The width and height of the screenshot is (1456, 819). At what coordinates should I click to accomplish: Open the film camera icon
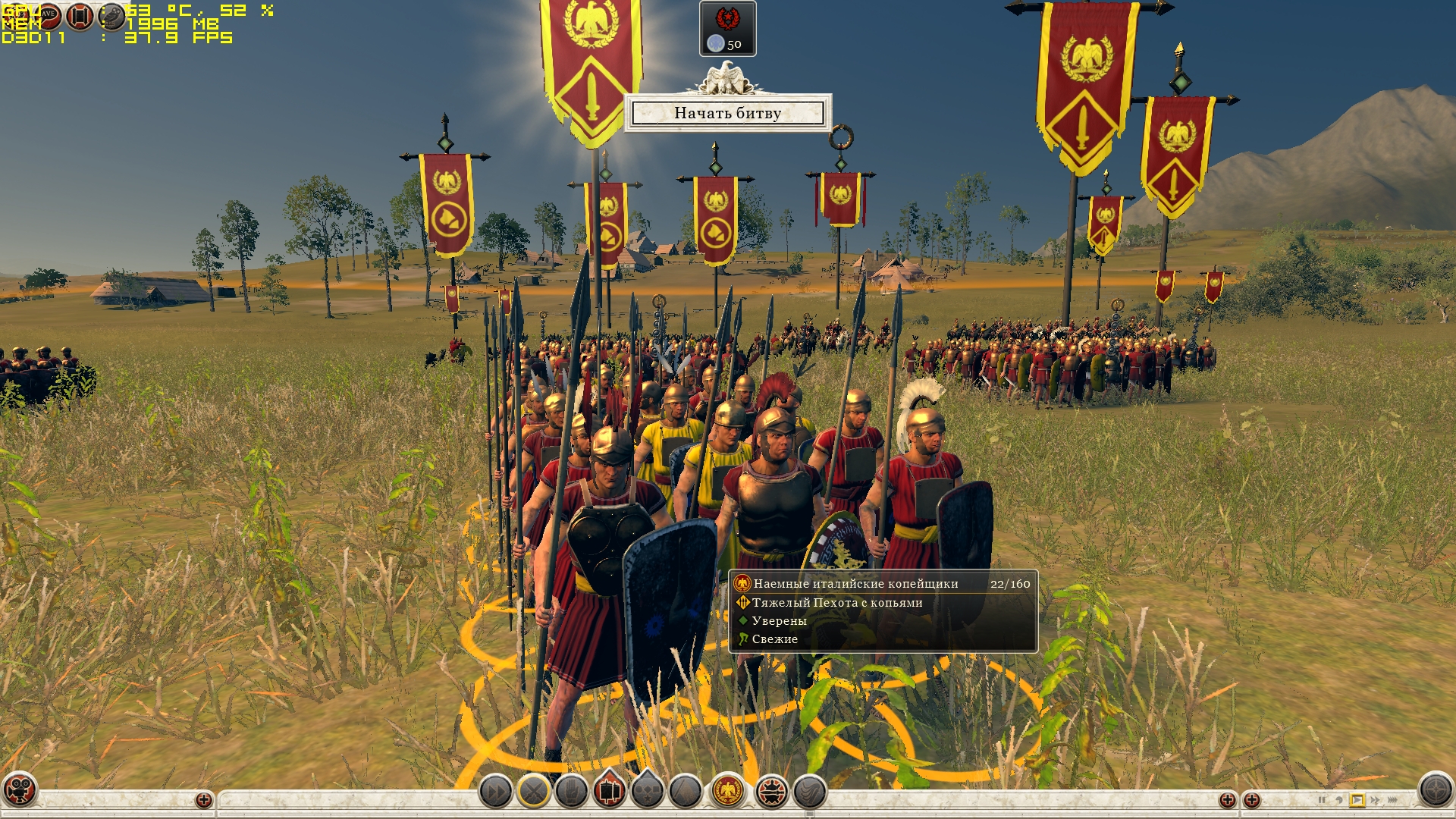19,789
